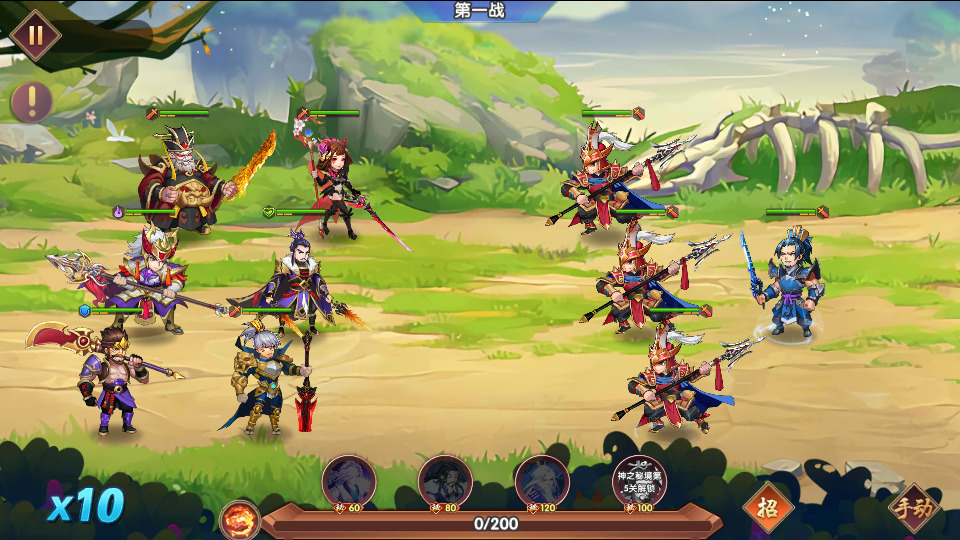Open the exclamation mark info button
This screenshot has height=540, width=960.
tap(32, 102)
